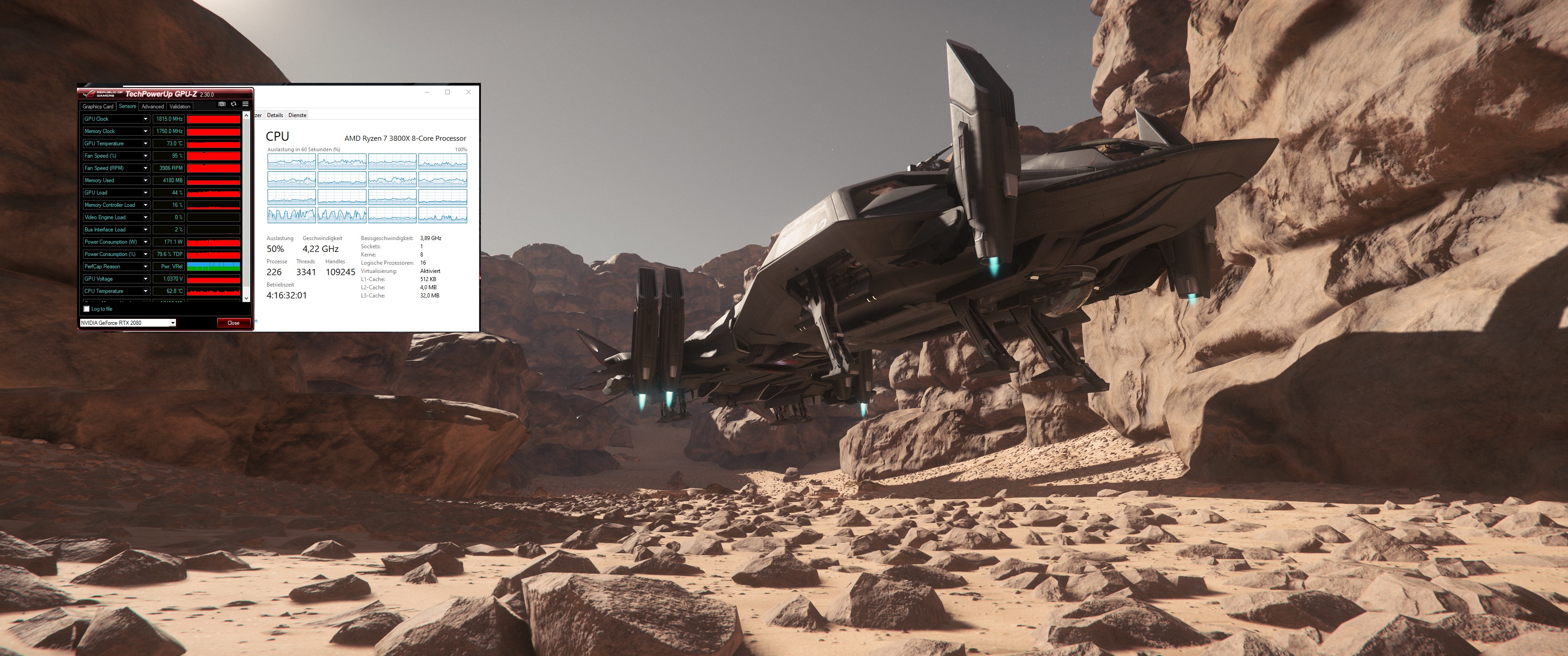The height and width of the screenshot is (656, 1568).
Task: Expand the Fan Speed (RPM) dropdown
Action: (145, 168)
